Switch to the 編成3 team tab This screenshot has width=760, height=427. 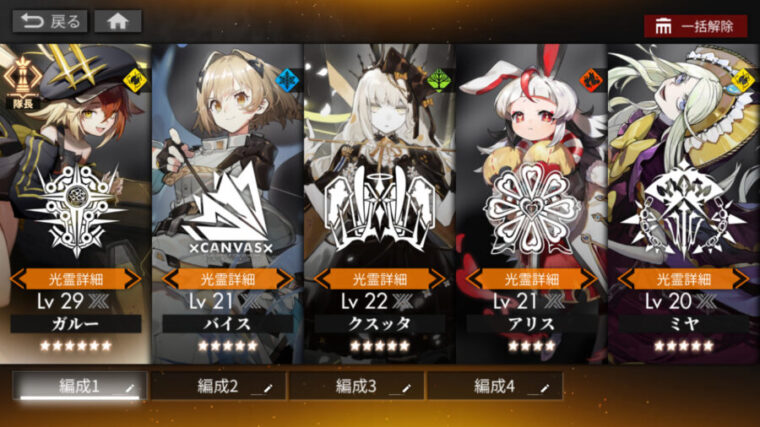tap(357, 386)
